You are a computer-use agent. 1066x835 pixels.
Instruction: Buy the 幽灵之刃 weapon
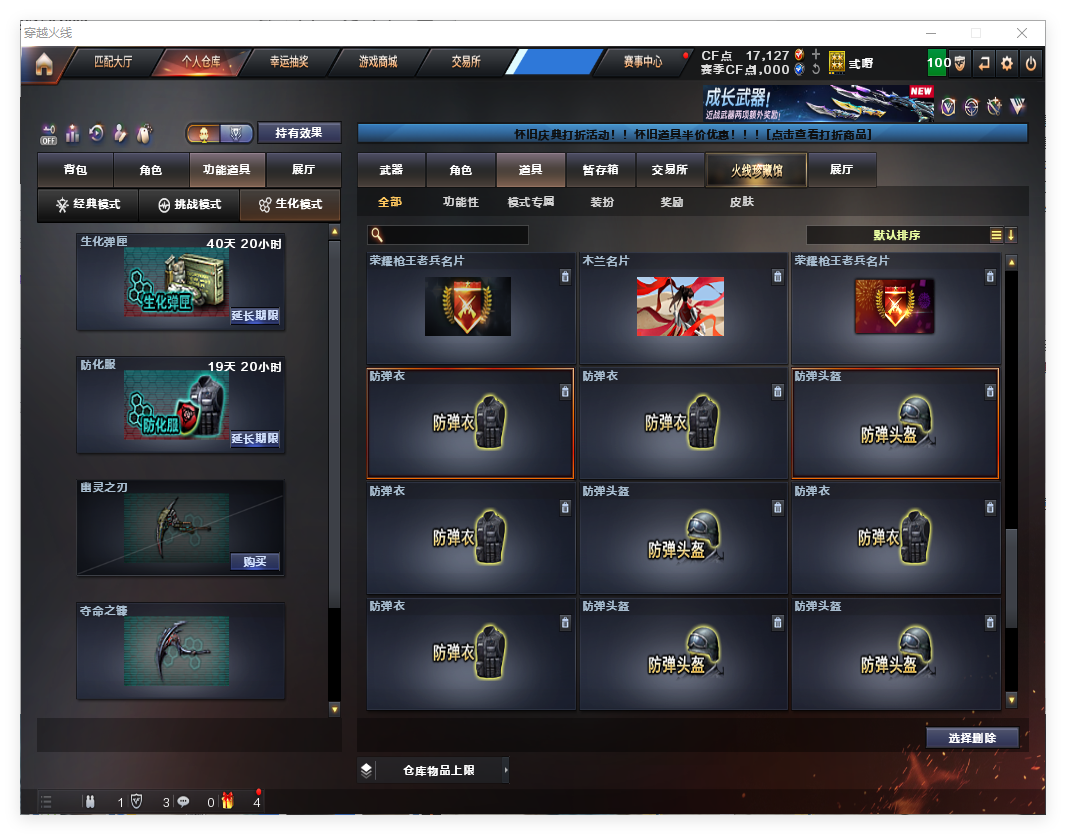pyautogui.click(x=255, y=561)
